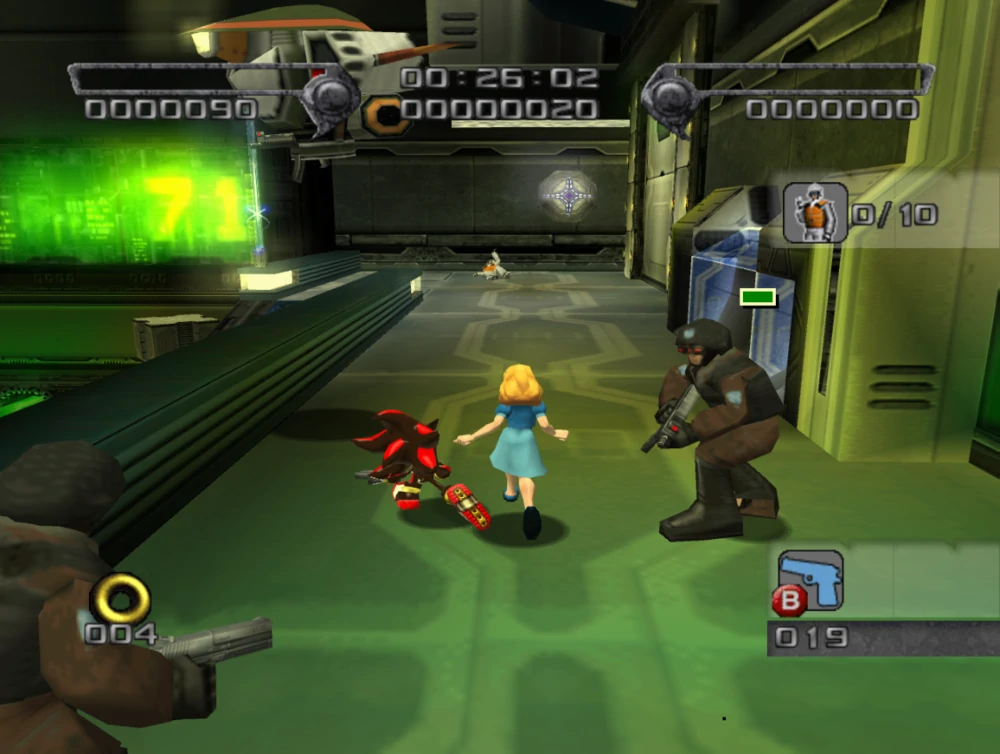Select the blue pistol weapon icon
Viewport: 1000px width, 754px height.
811,579
